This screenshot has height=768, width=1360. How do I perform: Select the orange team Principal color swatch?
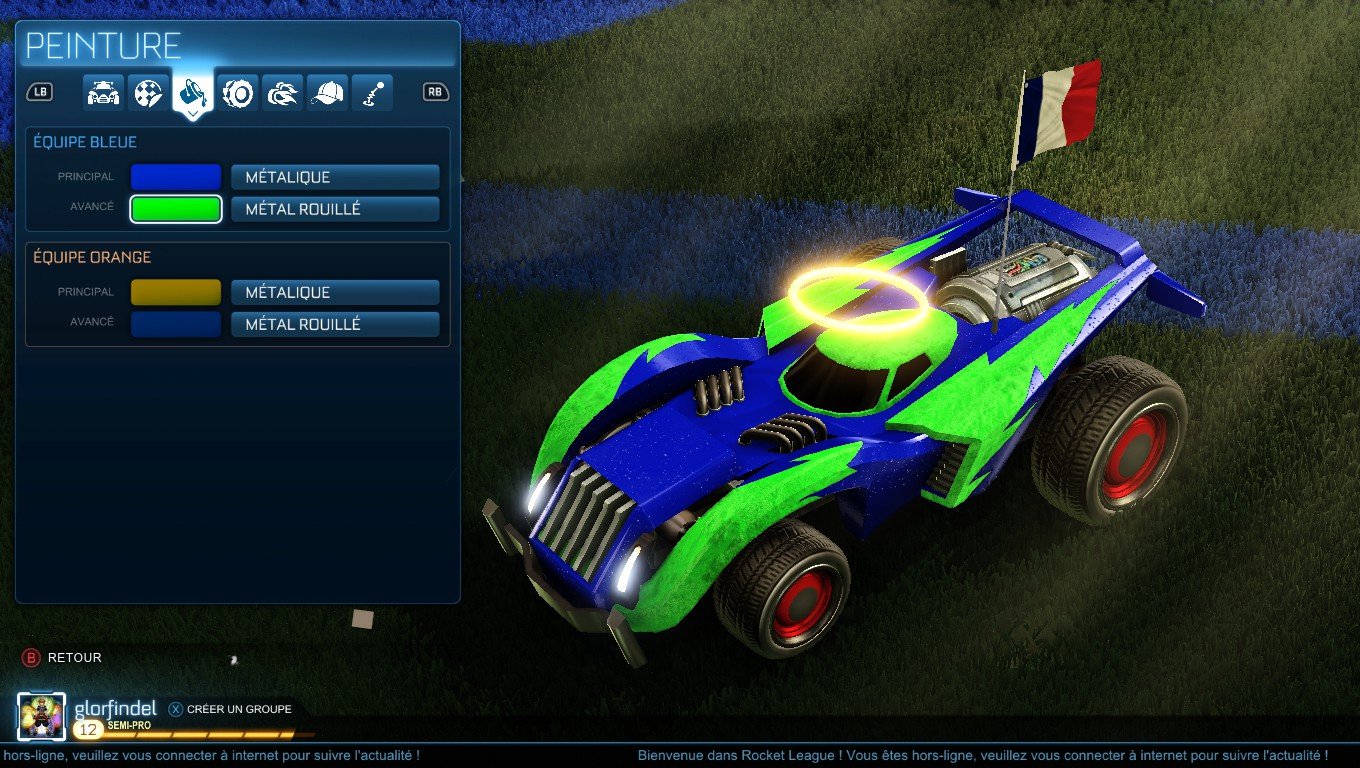click(x=176, y=292)
